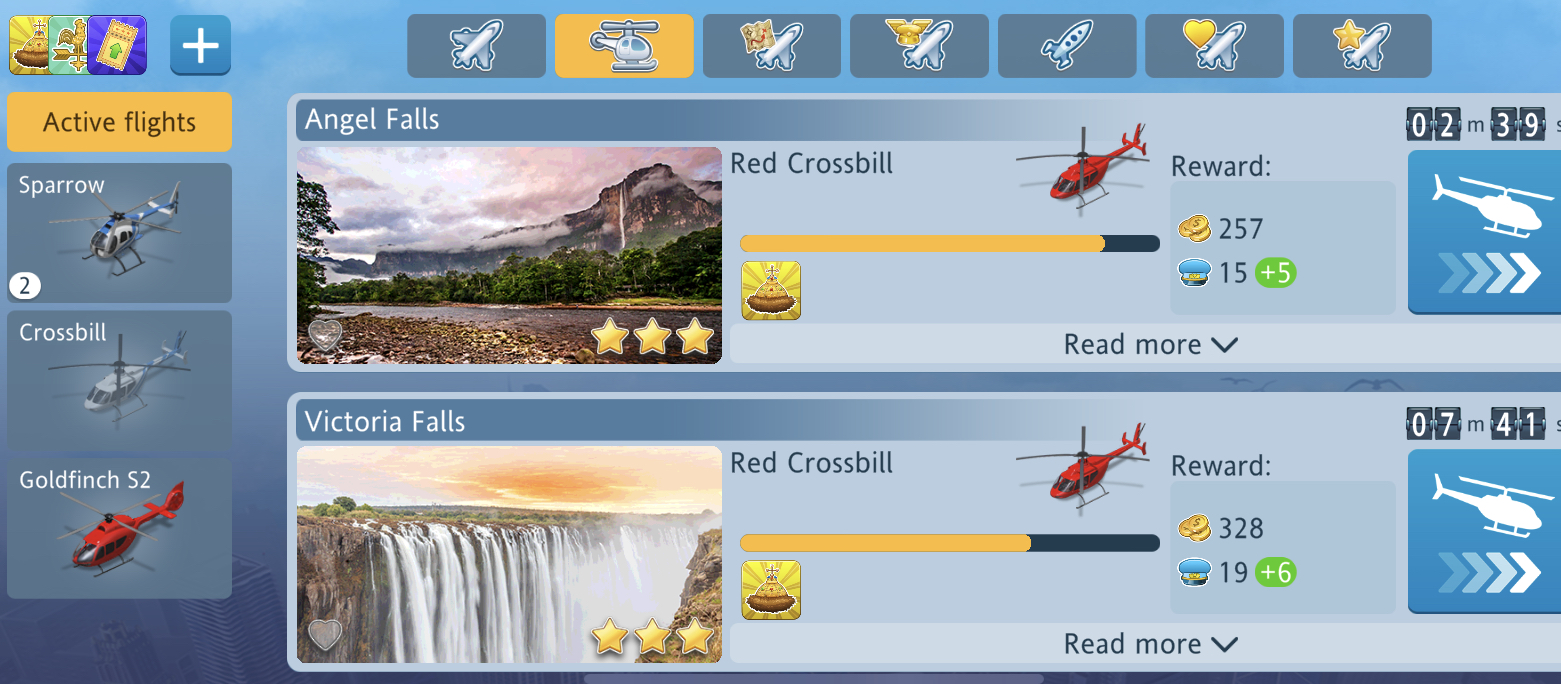Open the wings medal airplane tab
1561x684 pixels.
(x=919, y=46)
